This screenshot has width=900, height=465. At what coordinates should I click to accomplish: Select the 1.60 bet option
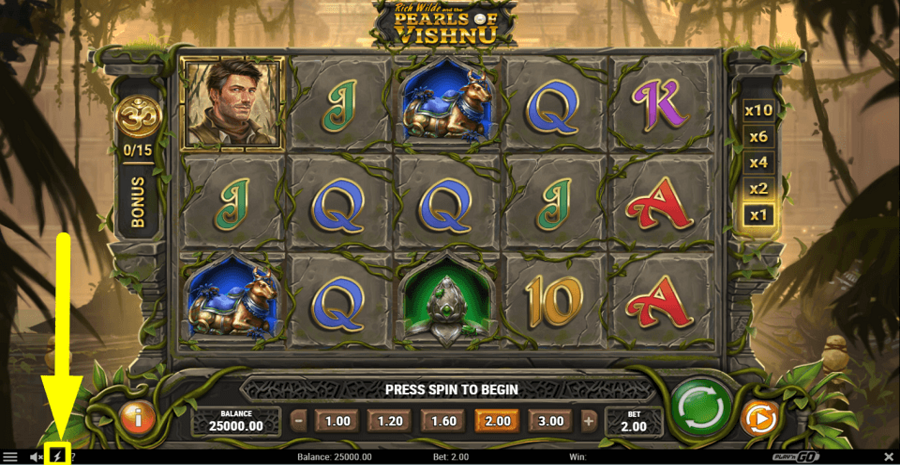(443, 421)
